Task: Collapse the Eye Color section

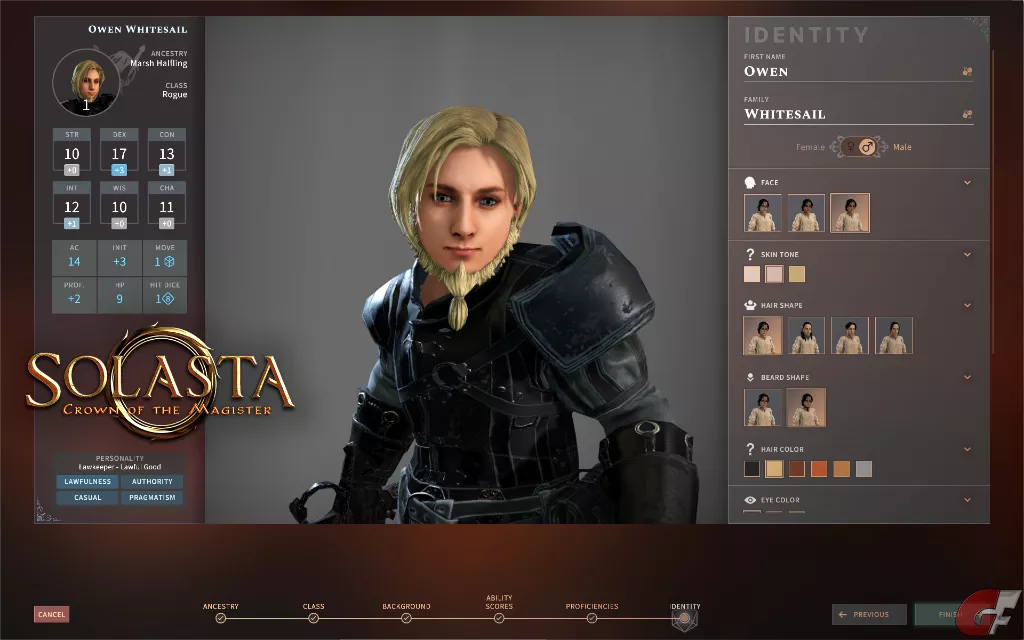Action: coord(967,499)
